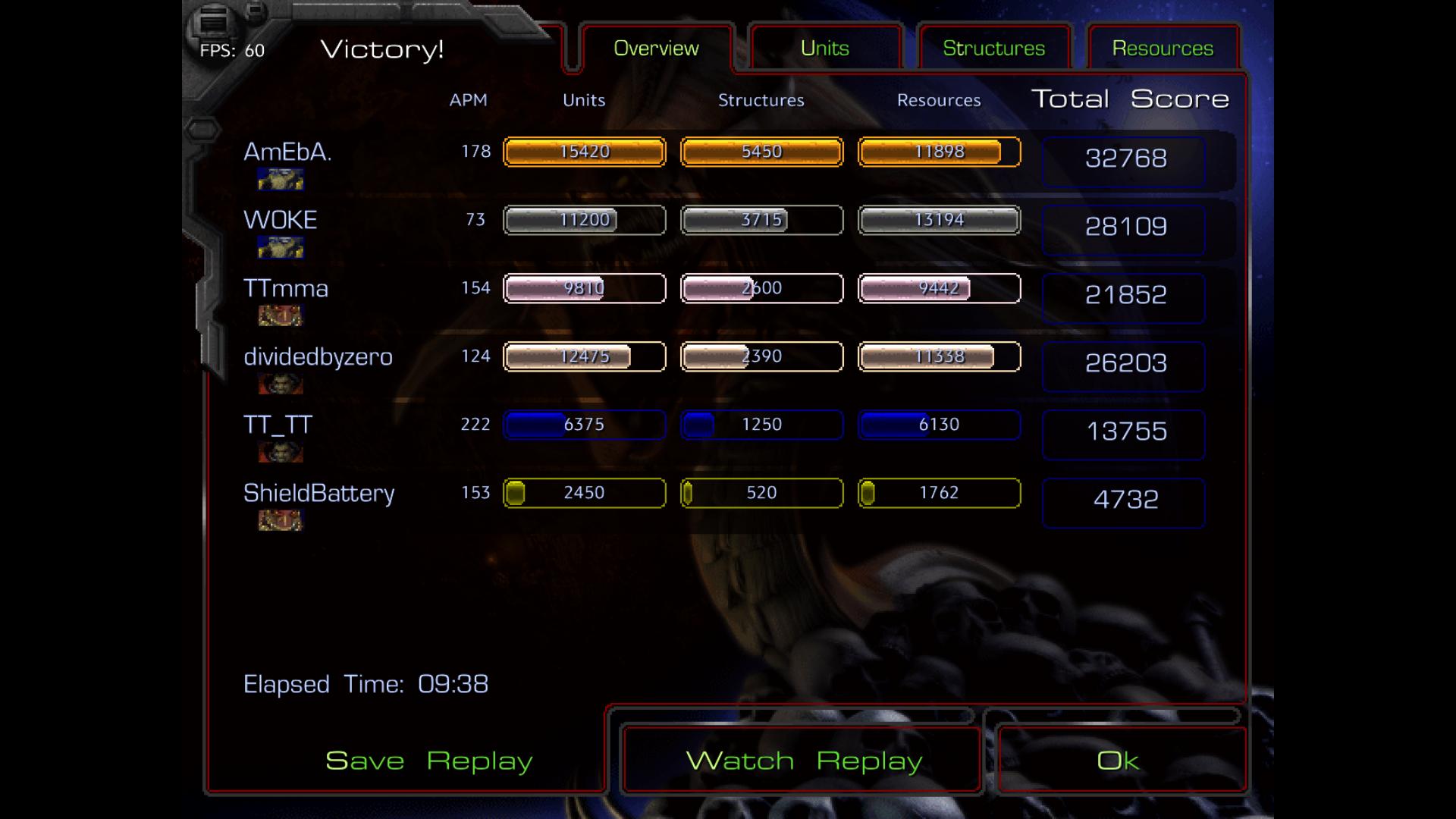The height and width of the screenshot is (819, 1456).
Task: Click the TT_TT player name
Action: click(x=278, y=425)
